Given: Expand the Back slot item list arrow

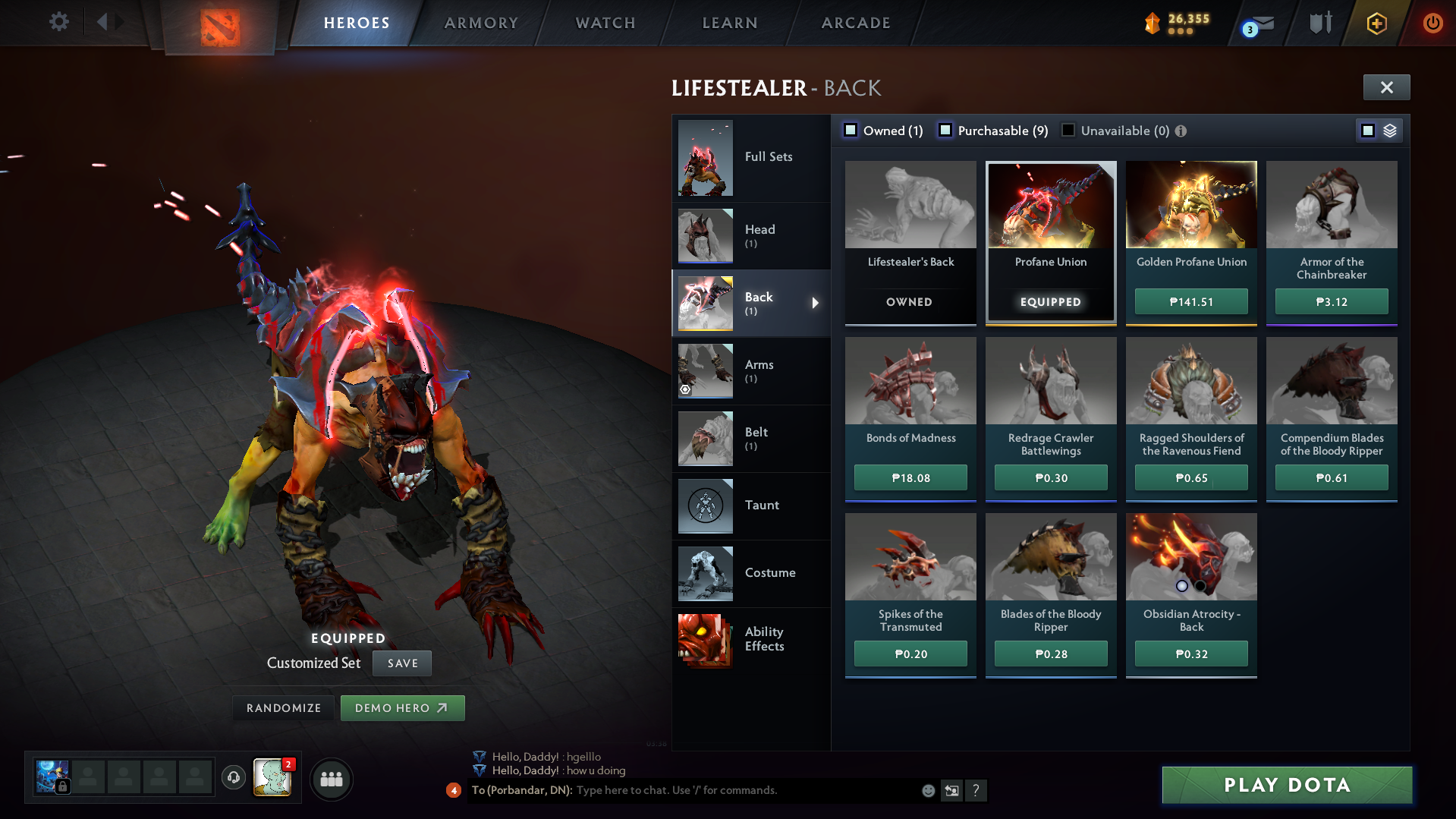Looking at the screenshot, I should click(x=816, y=303).
